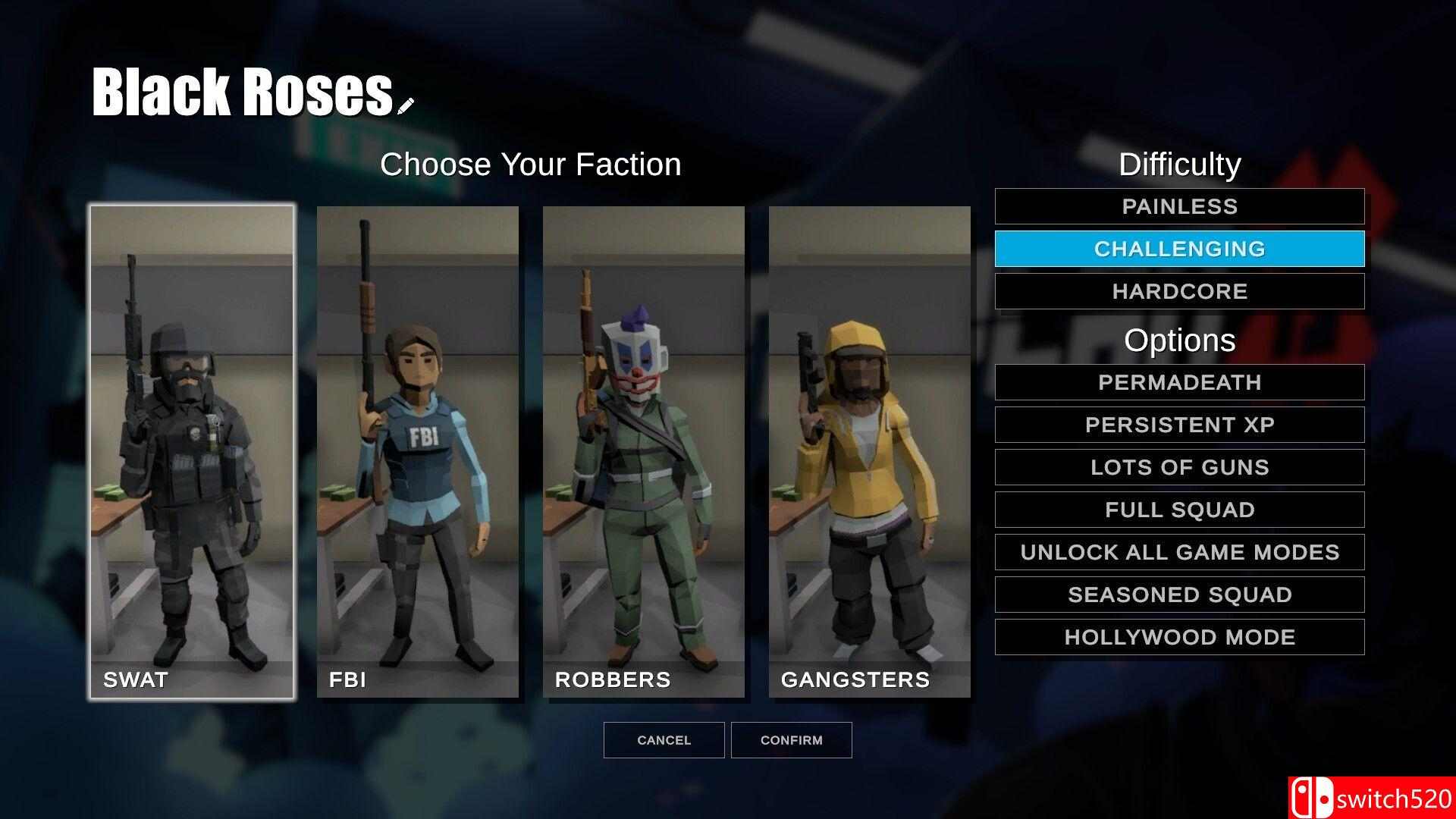The height and width of the screenshot is (819, 1456).
Task: Enable Persistent XP option
Action: [x=1179, y=425]
